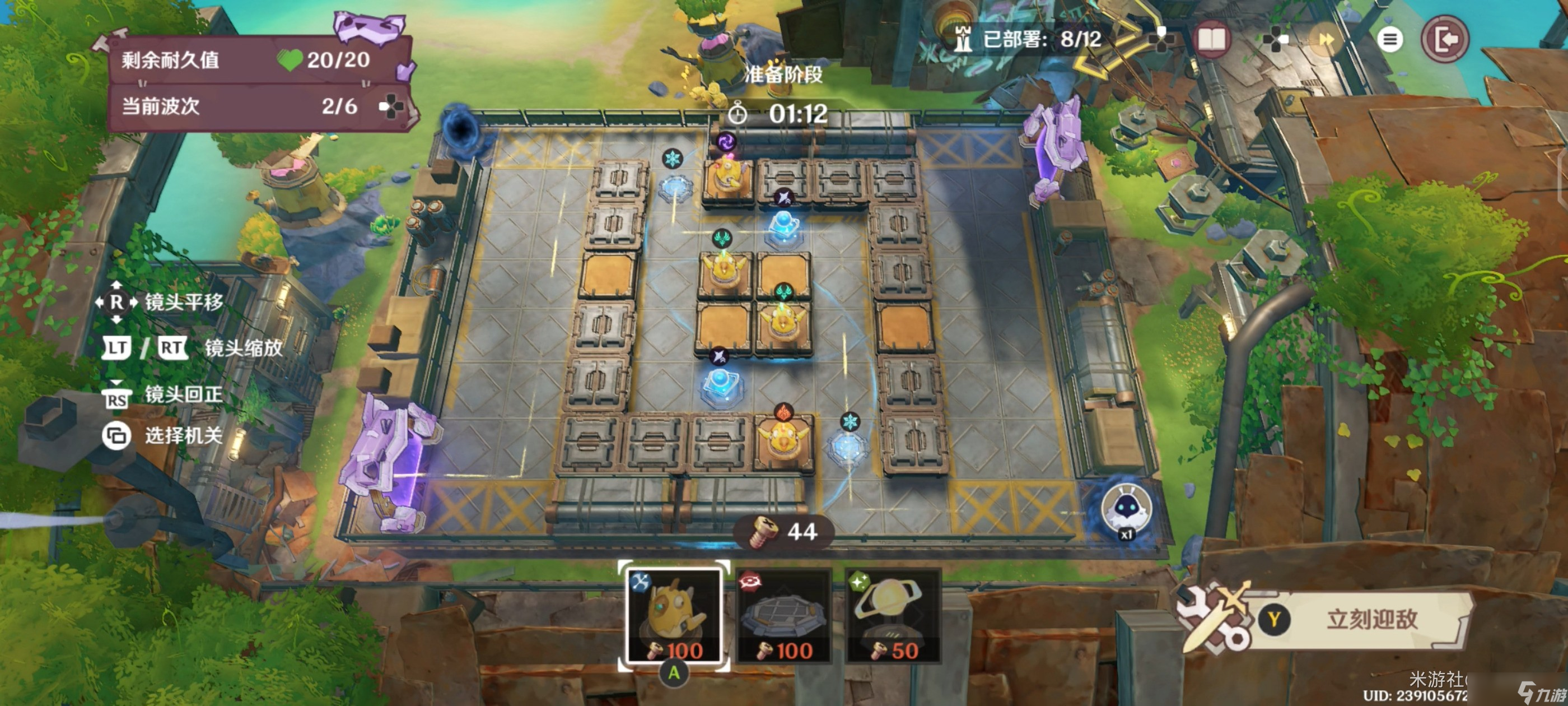Open the three-line hamburger menu
This screenshot has width=1568, height=706.
(1390, 40)
